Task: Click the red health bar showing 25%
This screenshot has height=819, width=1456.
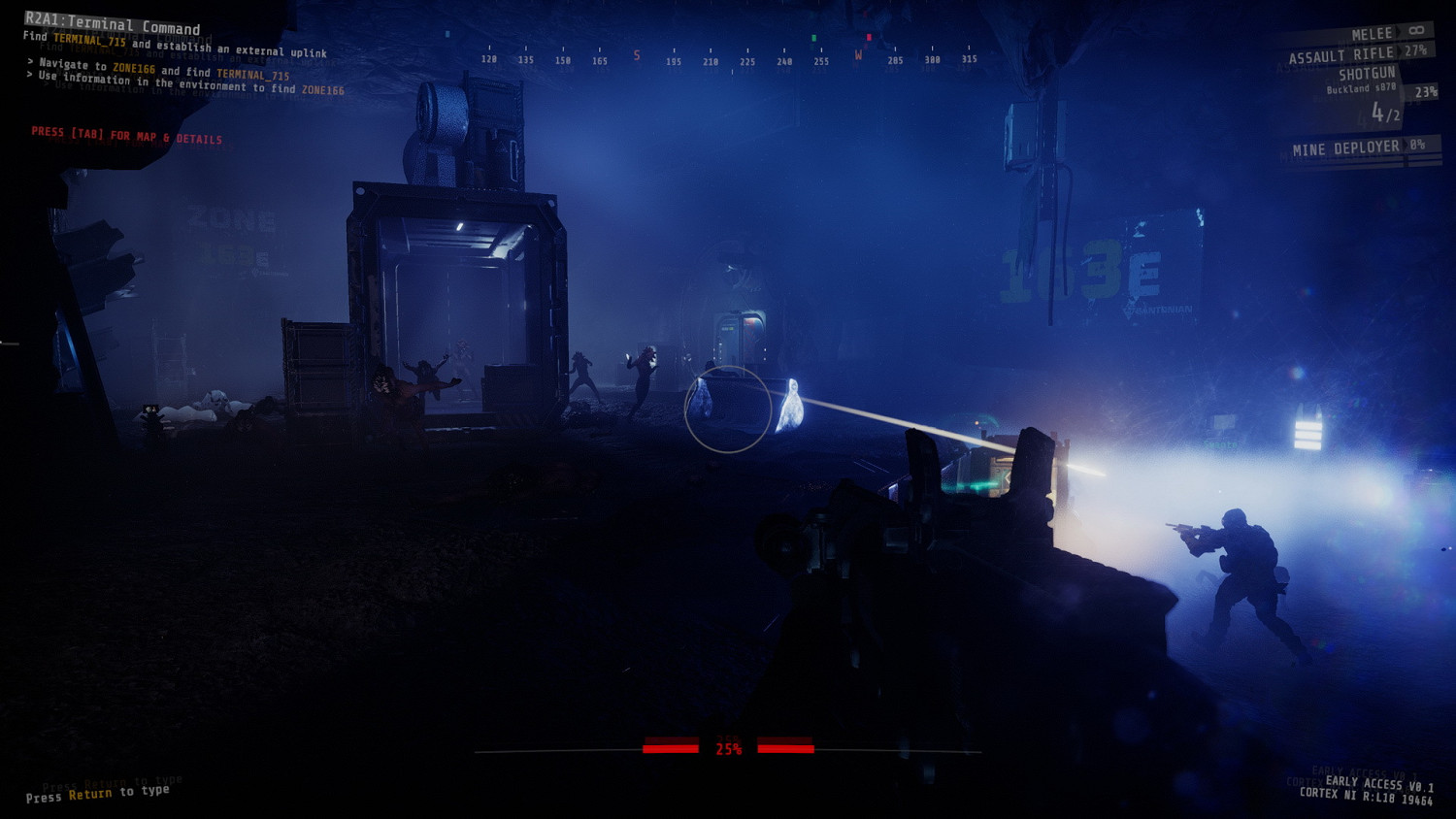Action: tap(728, 747)
